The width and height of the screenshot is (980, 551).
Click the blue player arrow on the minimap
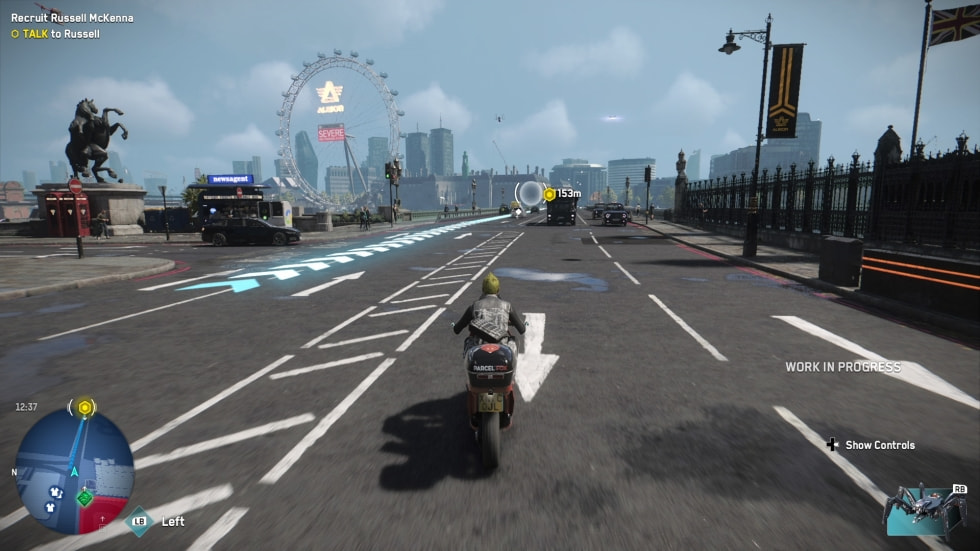pyautogui.click(x=74, y=471)
